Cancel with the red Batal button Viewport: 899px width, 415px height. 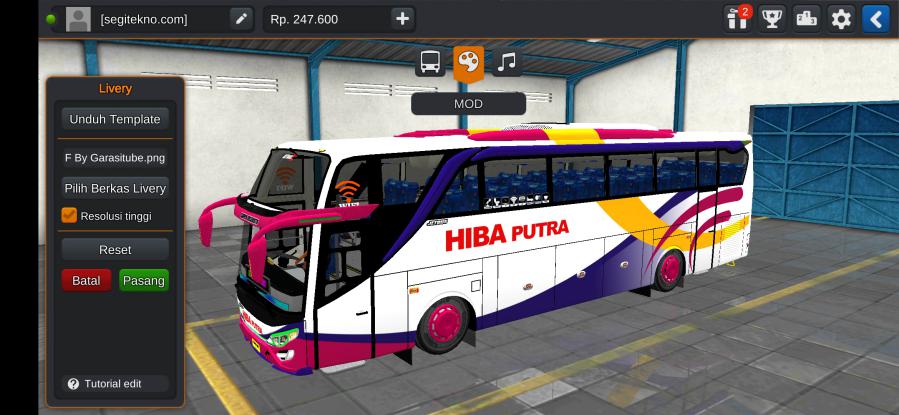(x=86, y=281)
